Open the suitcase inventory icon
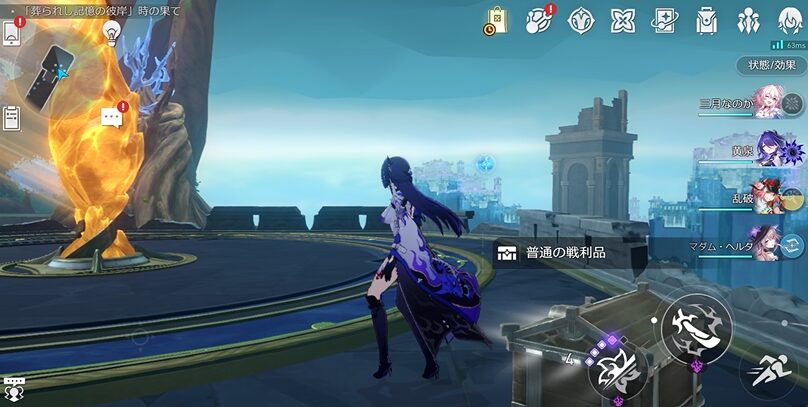Viewport: 808px width, 407px height. pos(706,19)
